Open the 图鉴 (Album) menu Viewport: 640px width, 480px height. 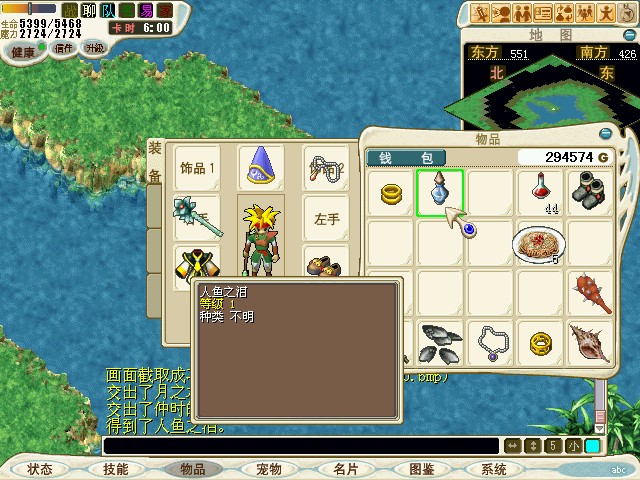(x=421, y=469)
